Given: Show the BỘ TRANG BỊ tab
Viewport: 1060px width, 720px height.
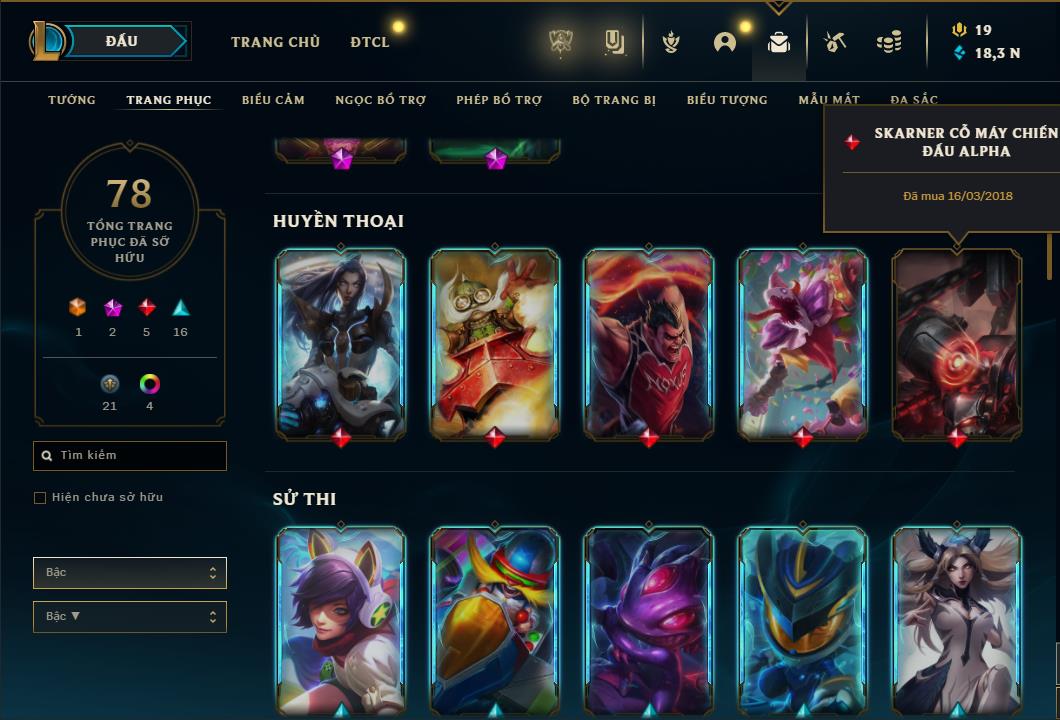Looking at the screenshot, I should tap(614, 100).
